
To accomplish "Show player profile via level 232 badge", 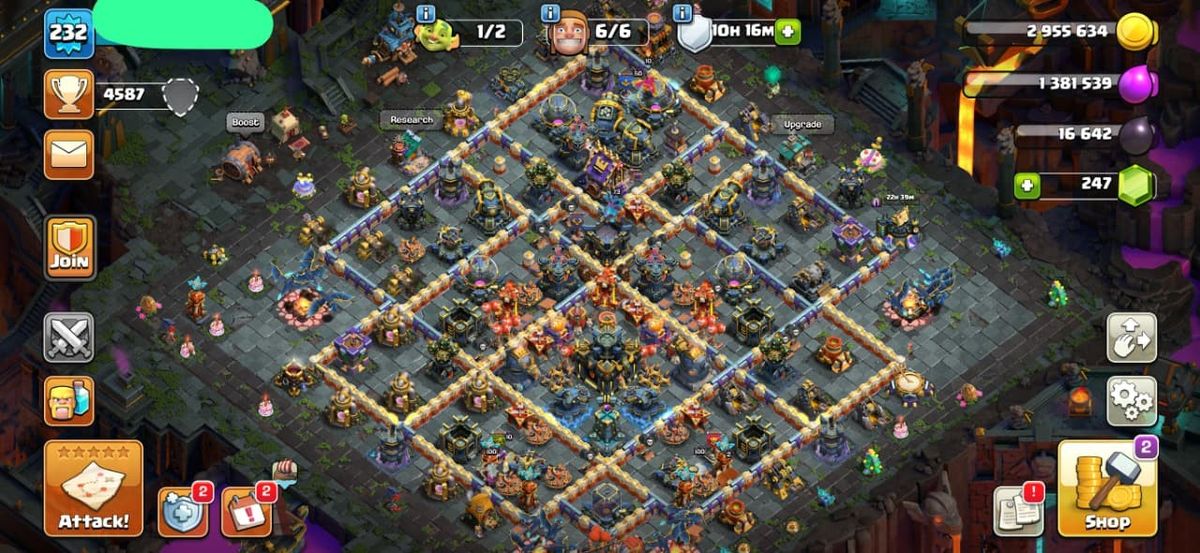I will pyautogui.click(x=68, y=33).
